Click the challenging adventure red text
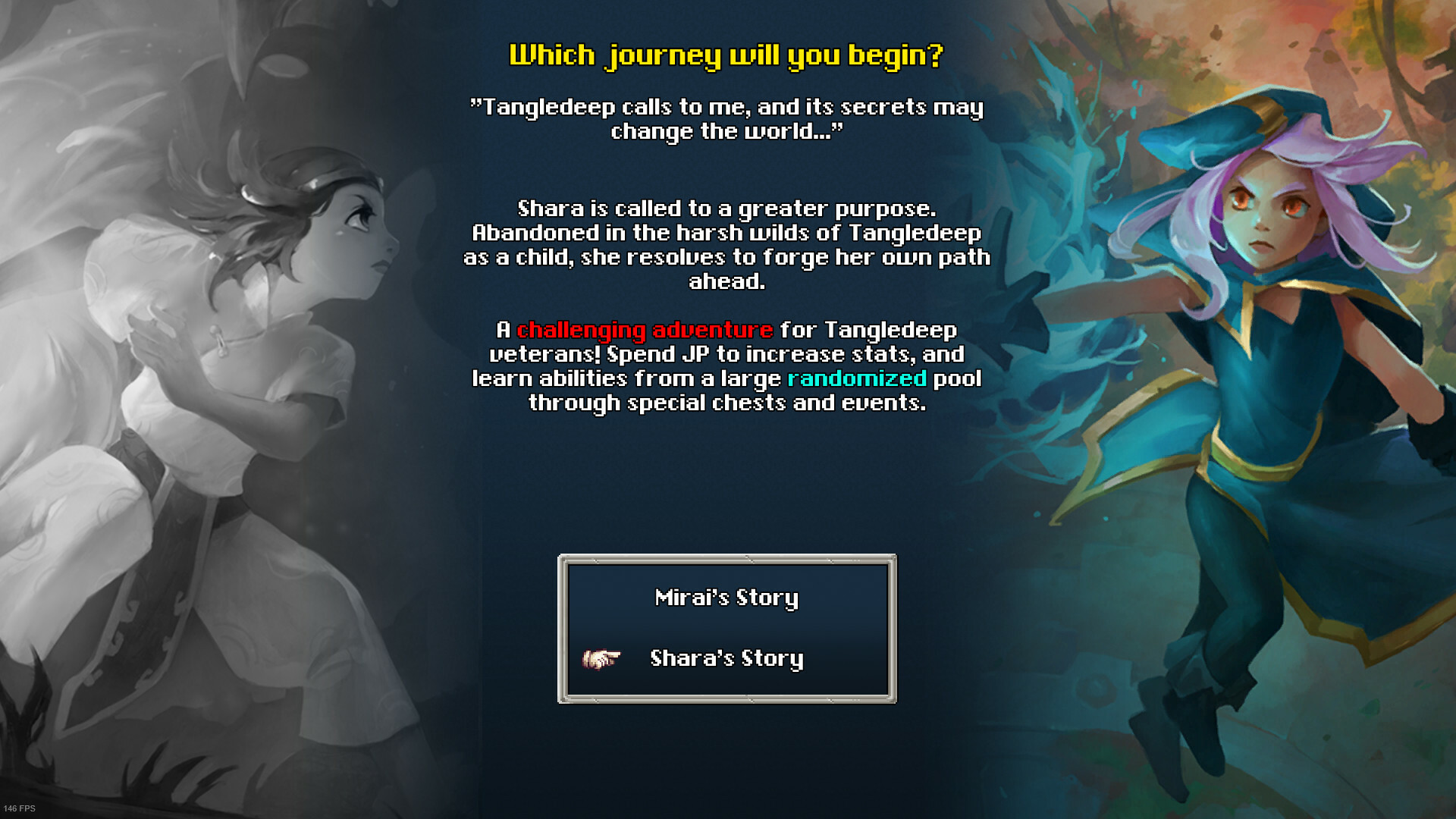The image size is (1456, 819). click(x=643, y=331)
